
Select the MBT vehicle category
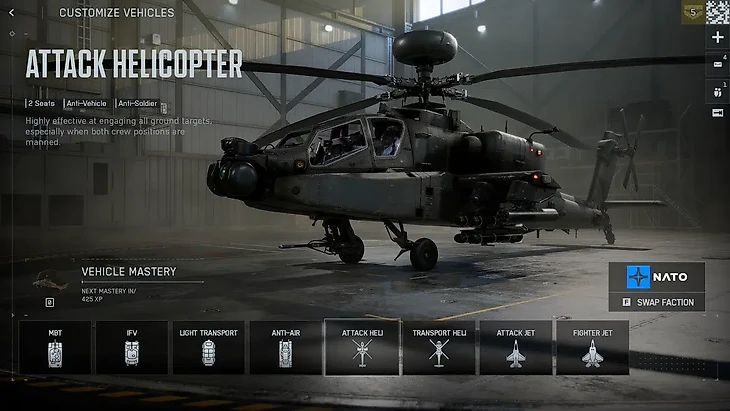click(x=55, y=347)
